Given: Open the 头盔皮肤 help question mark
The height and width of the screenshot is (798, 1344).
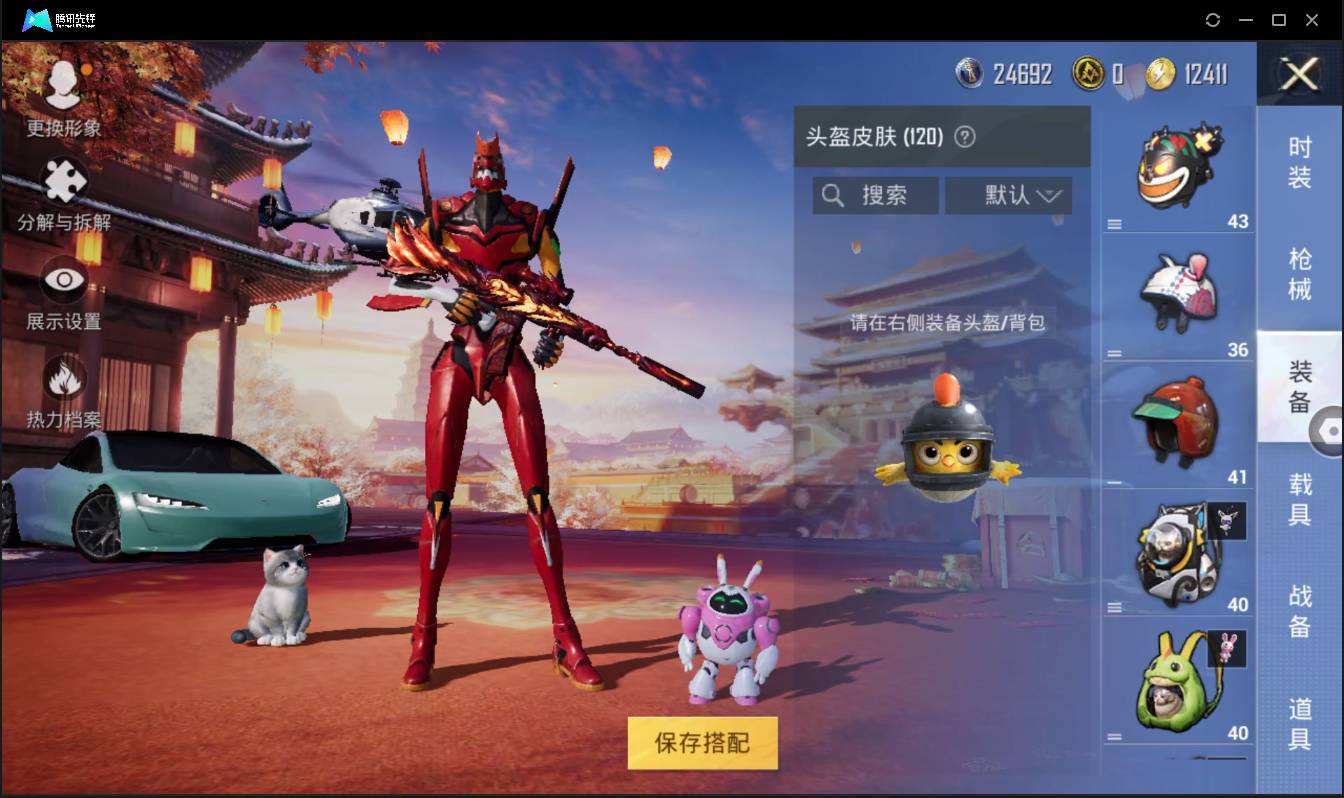Looking at the screenshot, I should point(964,137).
